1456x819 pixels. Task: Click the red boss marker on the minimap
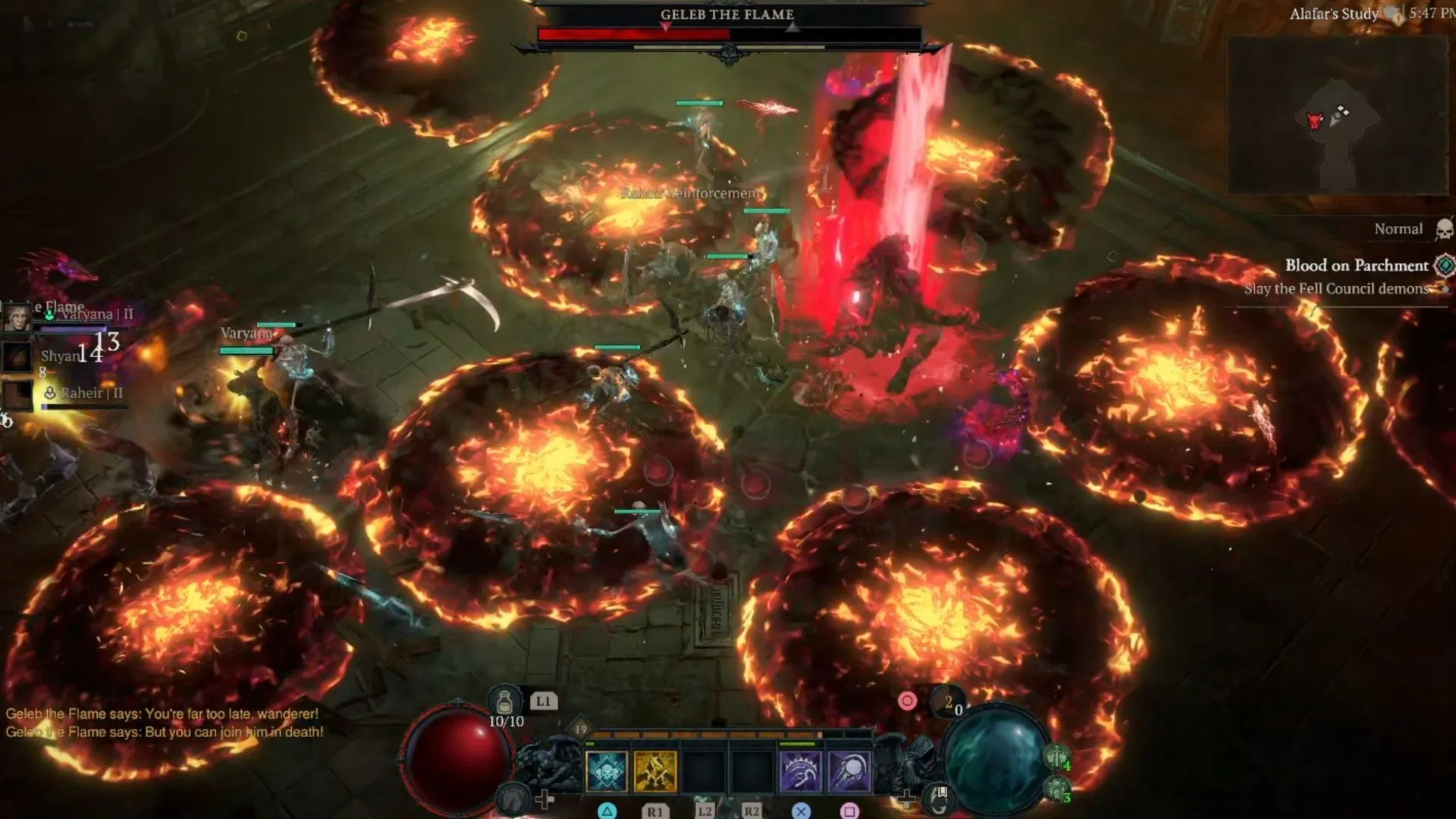tap(1314, 120)
